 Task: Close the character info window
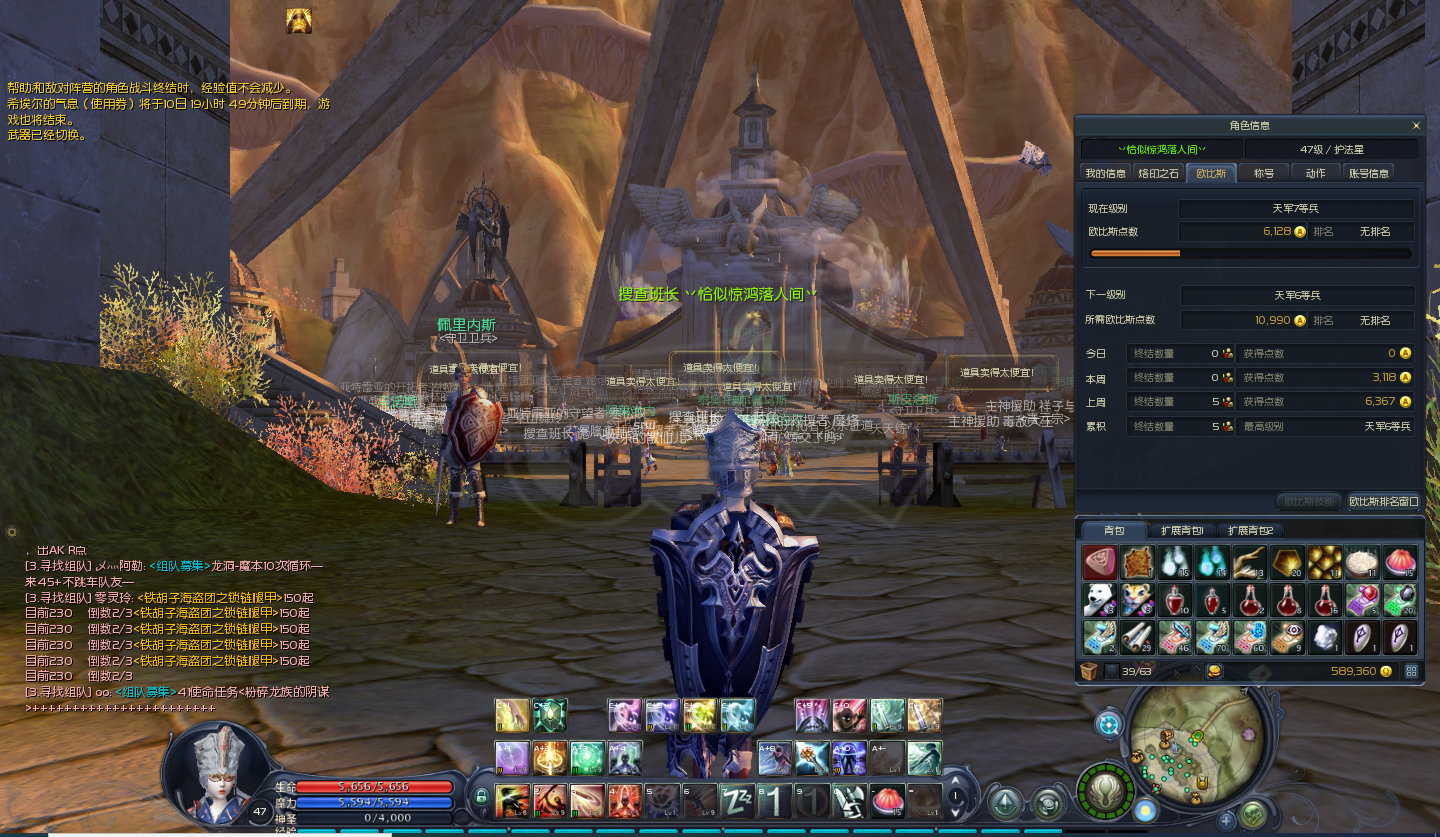click(x=1415, y=126)
